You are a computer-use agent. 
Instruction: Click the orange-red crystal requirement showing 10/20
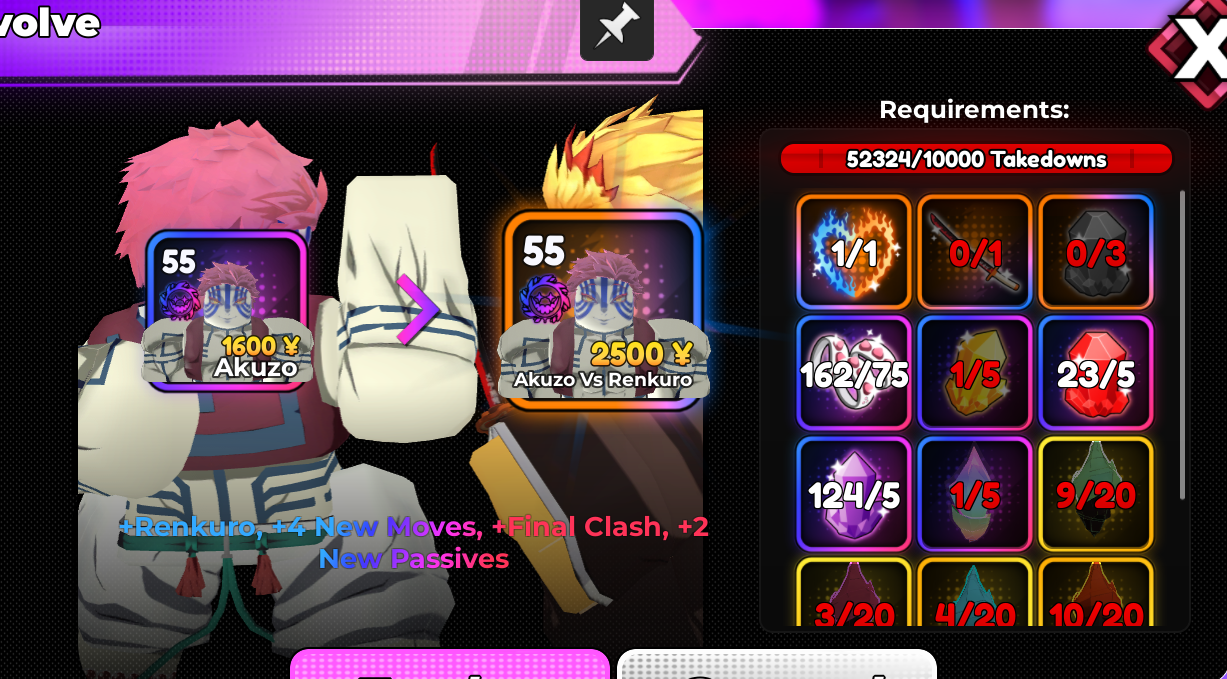pyautogui.click(x=1095, y=596)
